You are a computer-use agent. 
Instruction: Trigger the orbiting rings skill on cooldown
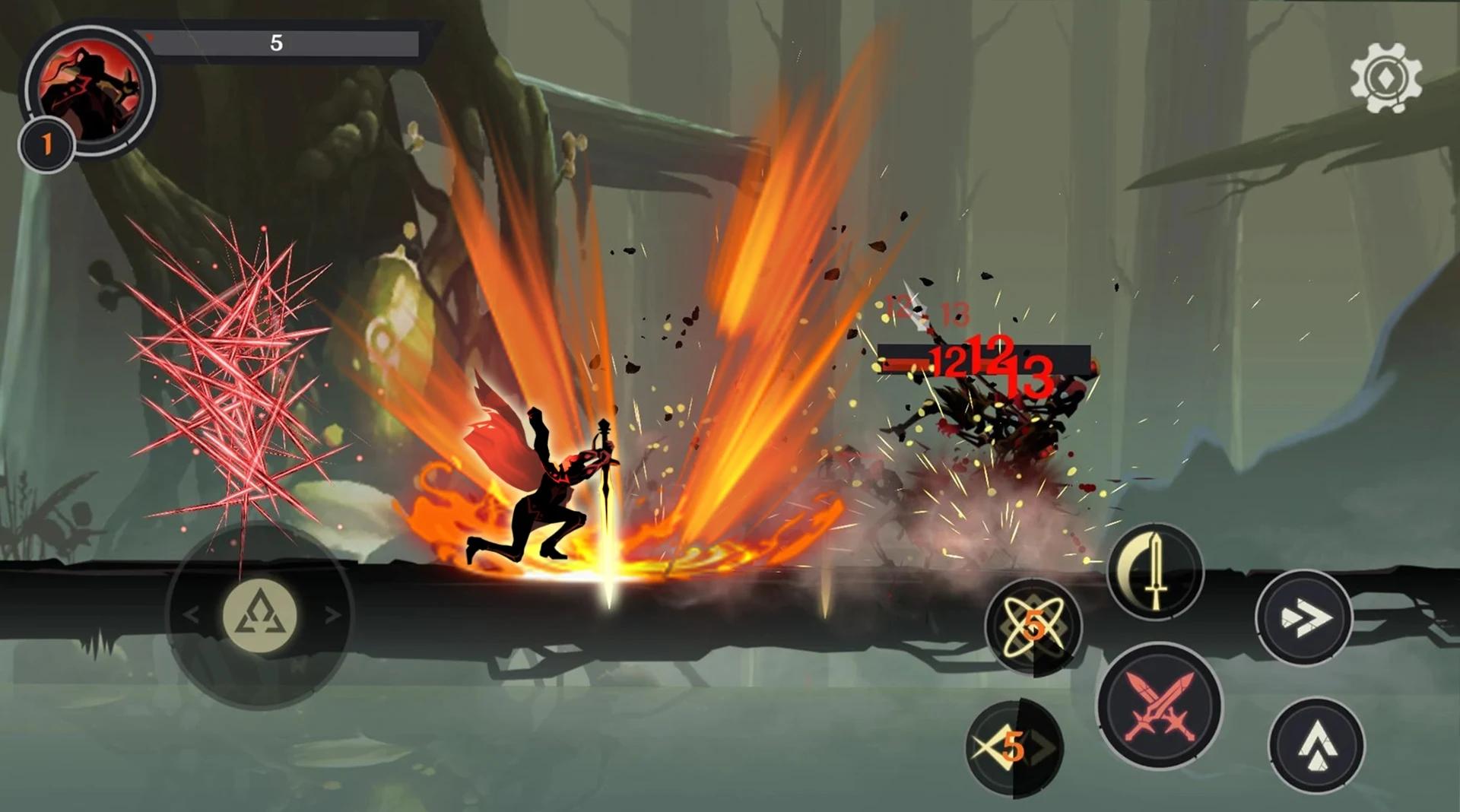(1033, 626)
